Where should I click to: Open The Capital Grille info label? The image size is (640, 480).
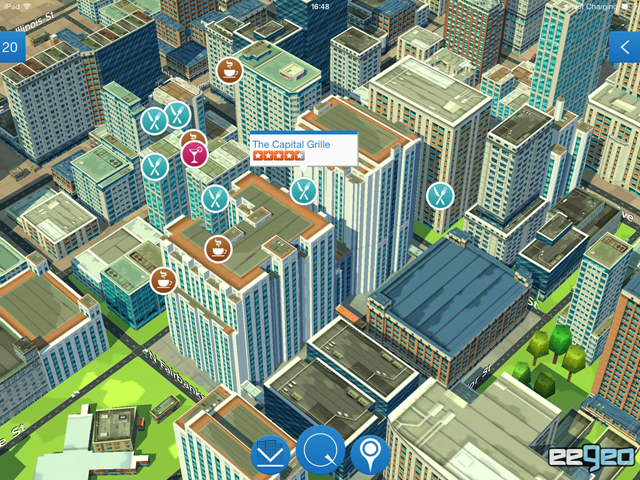pyautogui.click(x=303, y=149)
